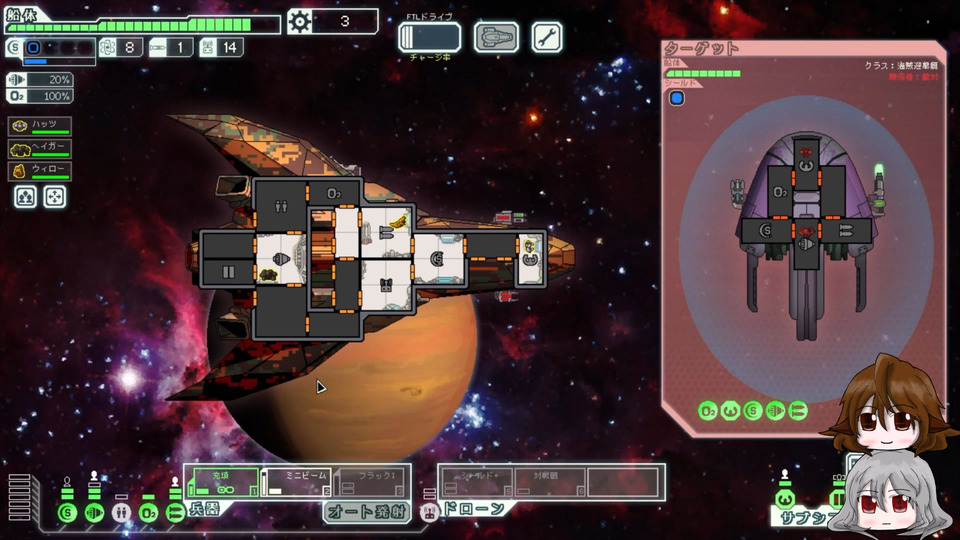
Task: Click the piloting subsystem icon
Action: click(785, 498)
